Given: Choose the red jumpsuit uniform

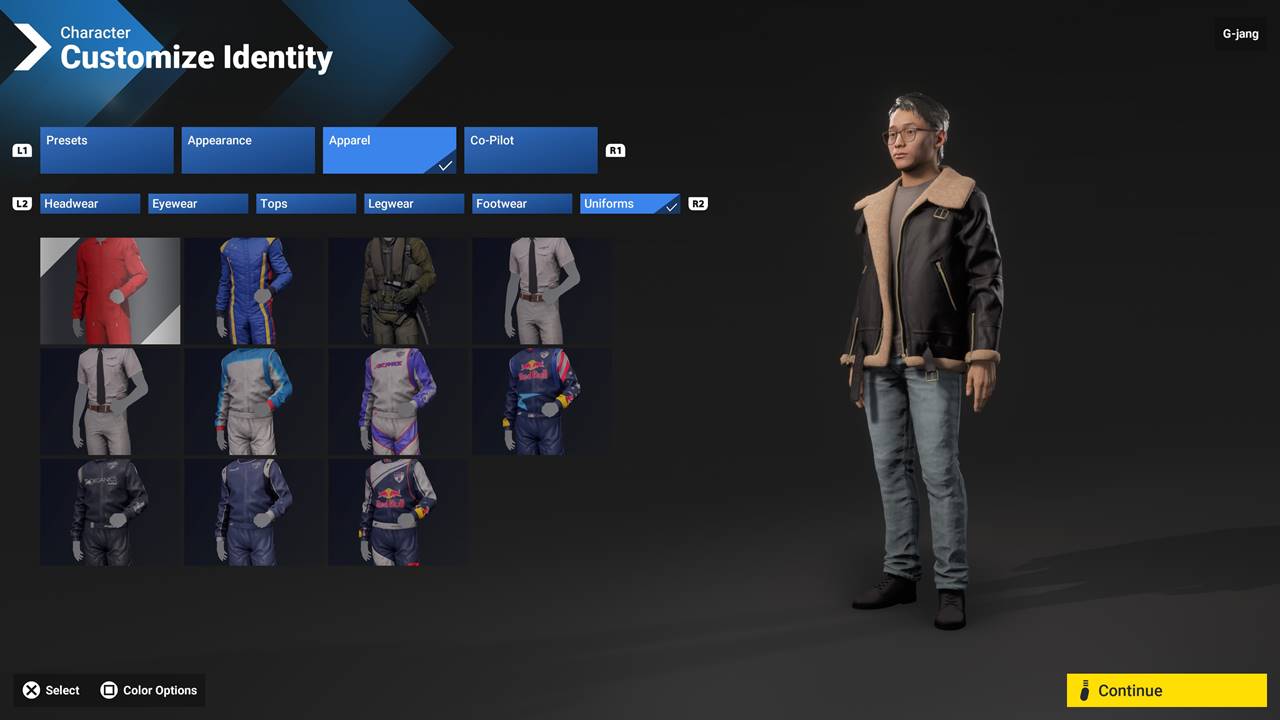Looking at the screenshot, I should 110,291.
